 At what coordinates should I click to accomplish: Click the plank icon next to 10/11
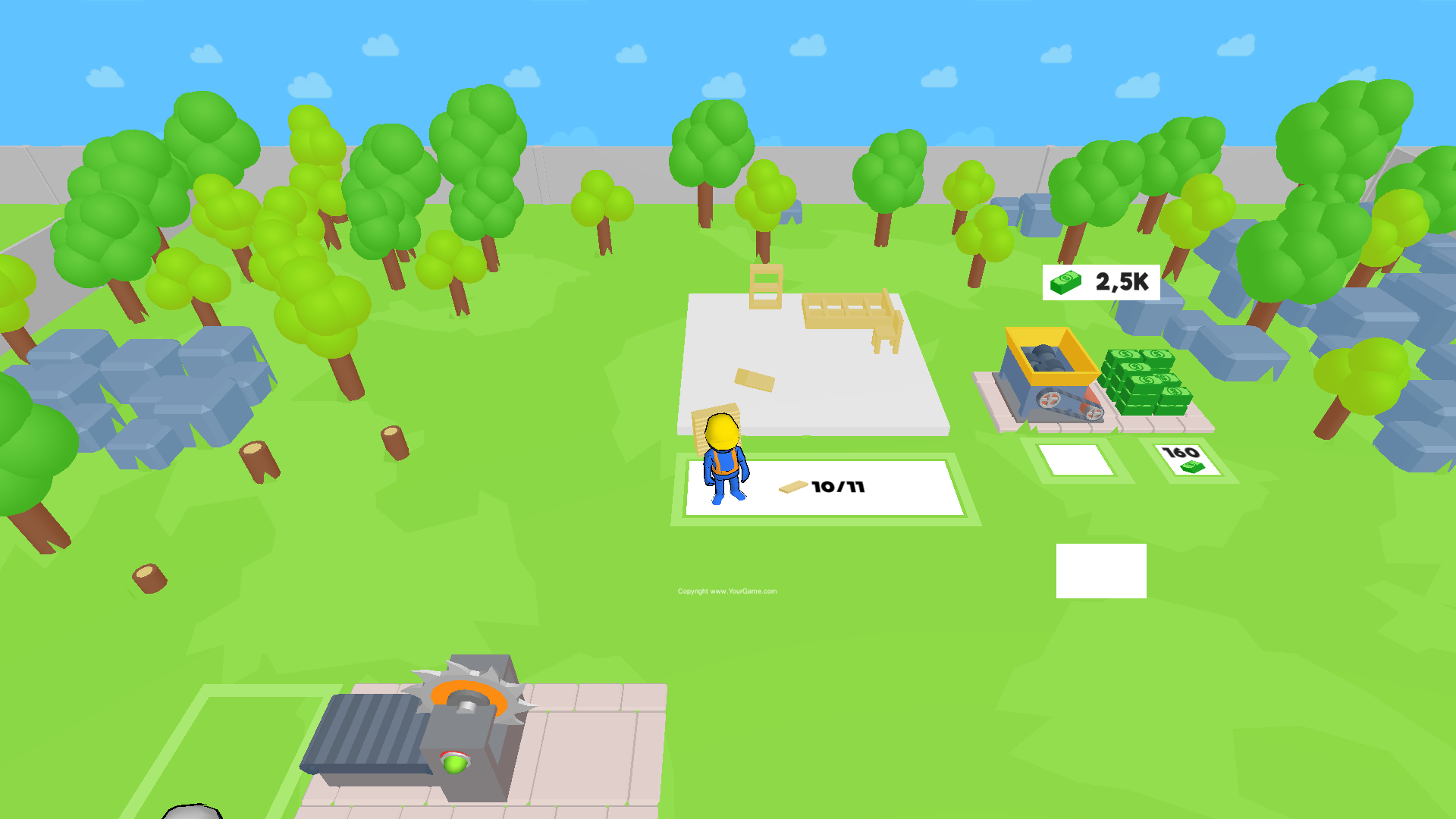point(792,488)
